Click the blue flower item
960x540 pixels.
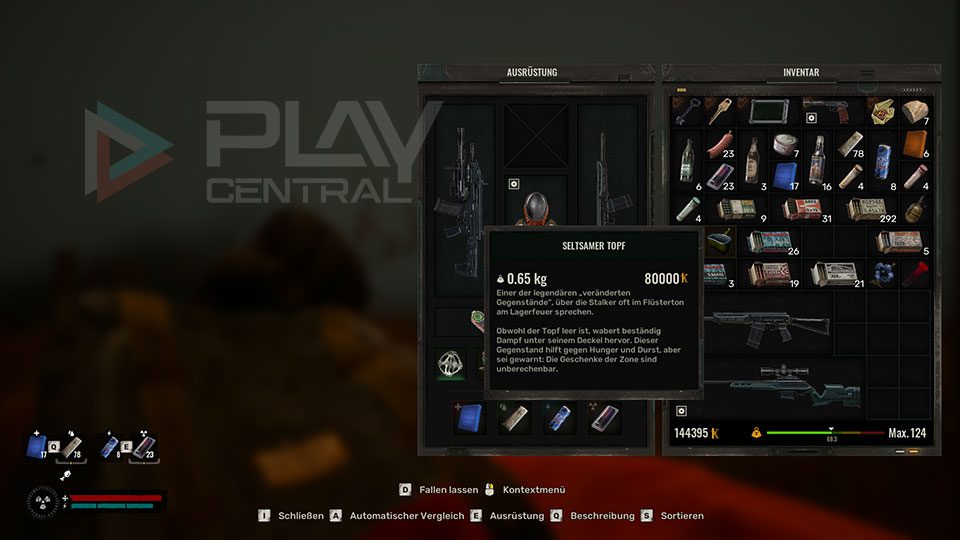[x=881, y=273]
